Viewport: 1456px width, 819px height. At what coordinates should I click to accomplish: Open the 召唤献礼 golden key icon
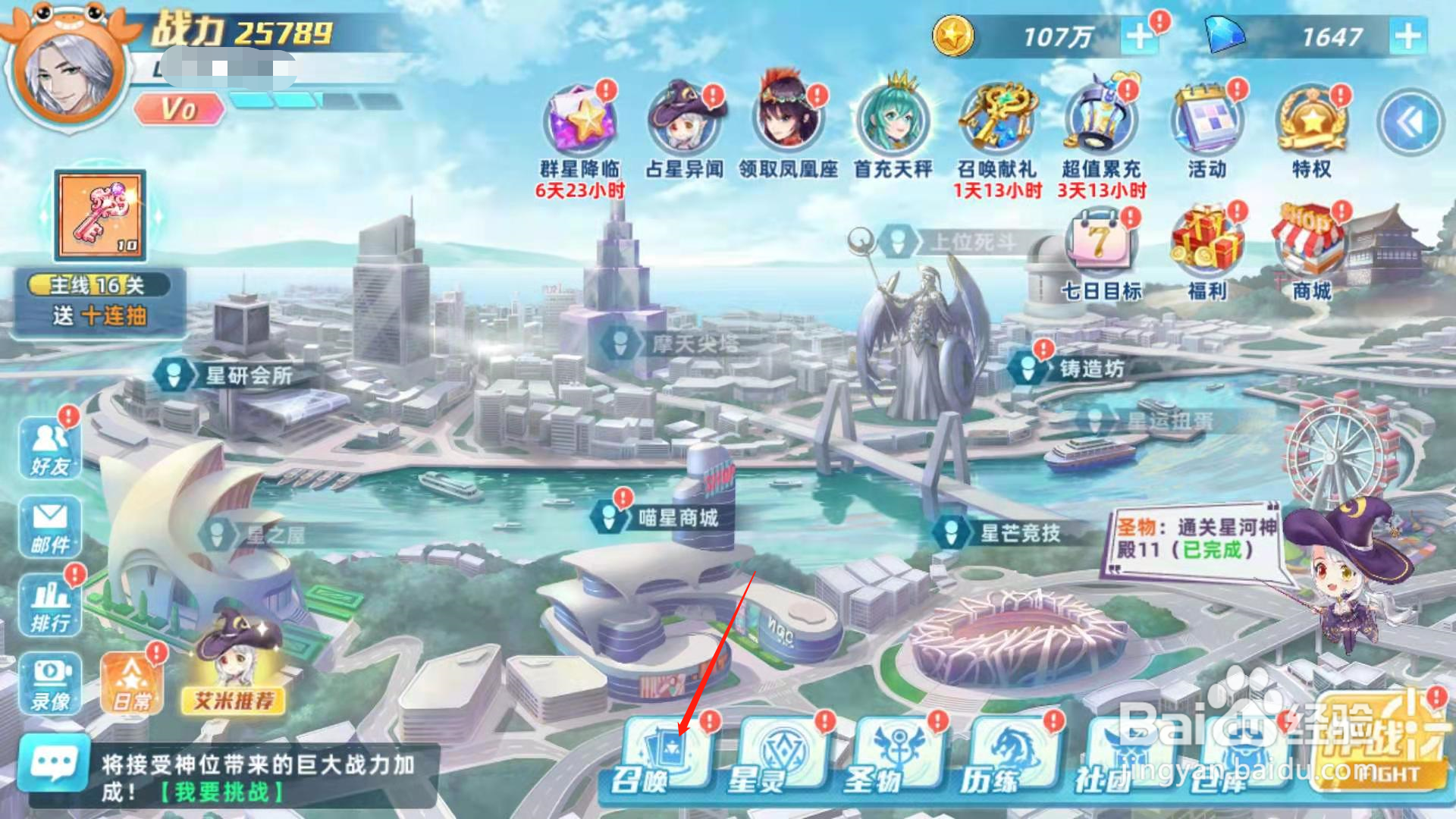pos(999,121)
